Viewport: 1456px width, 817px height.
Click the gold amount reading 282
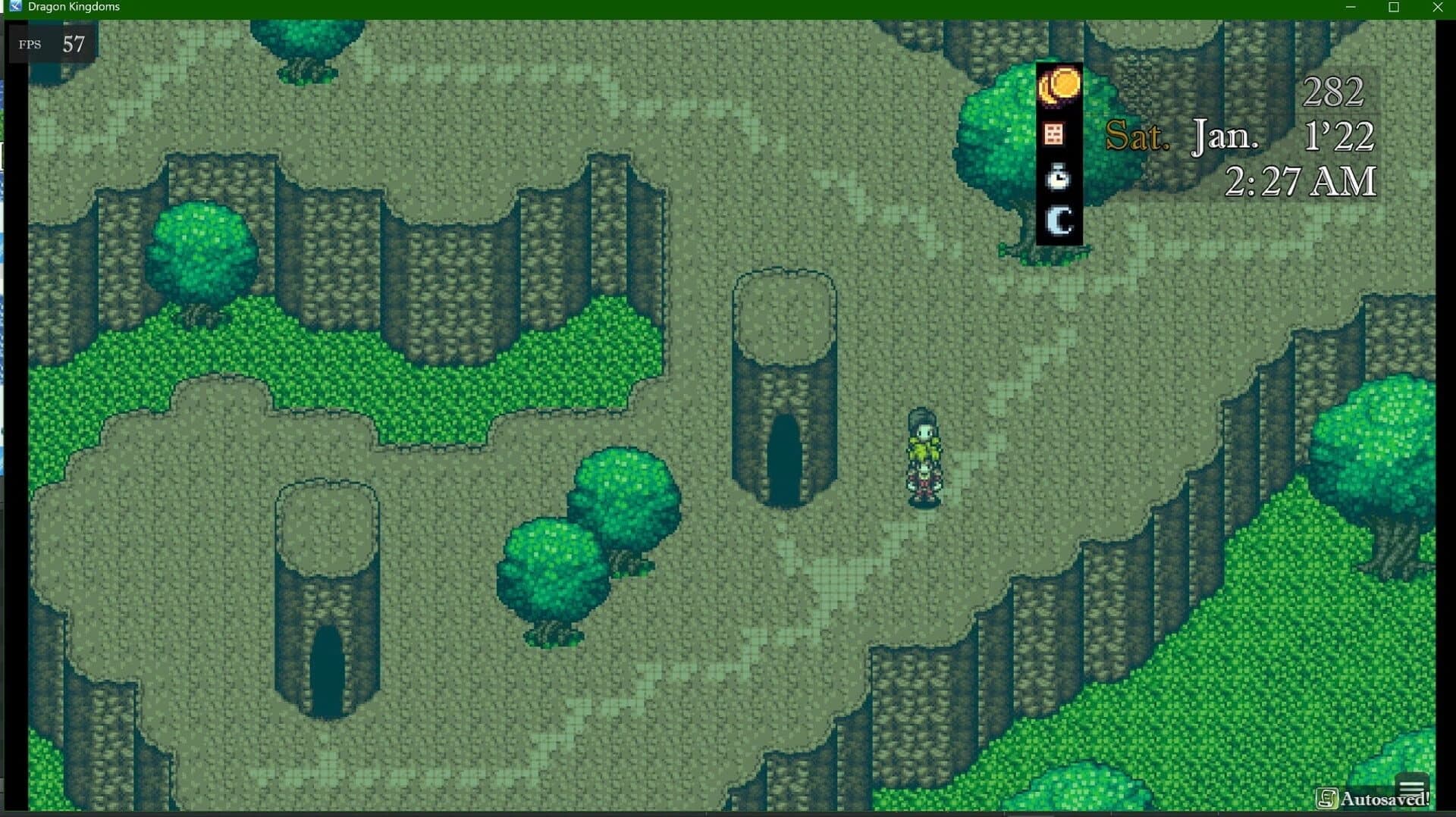coord(1335,91)
